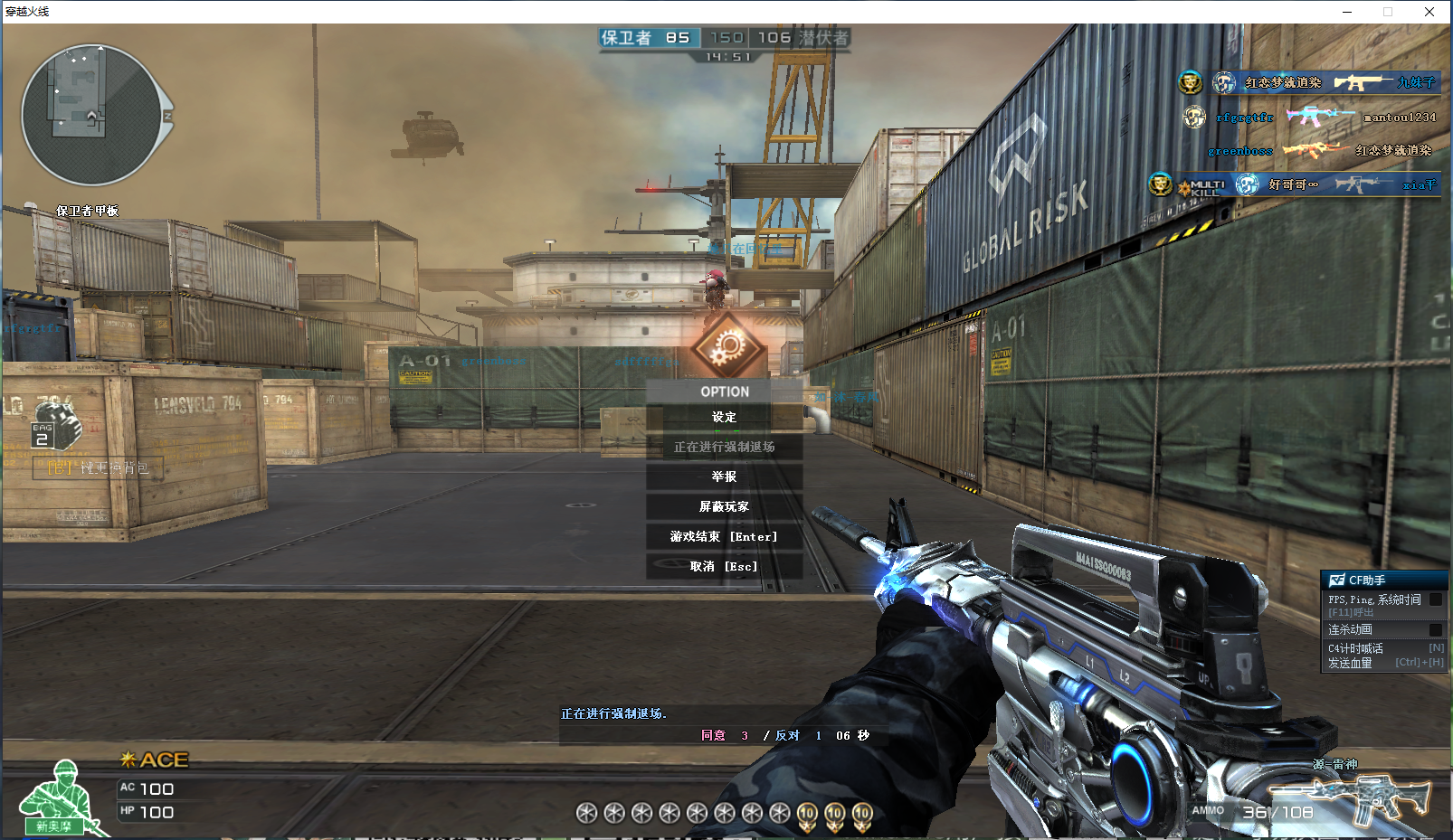1453x840 pixels.
Task: Open the 设定 settings option
Action: pyautogui.click(x=724, y=417)
